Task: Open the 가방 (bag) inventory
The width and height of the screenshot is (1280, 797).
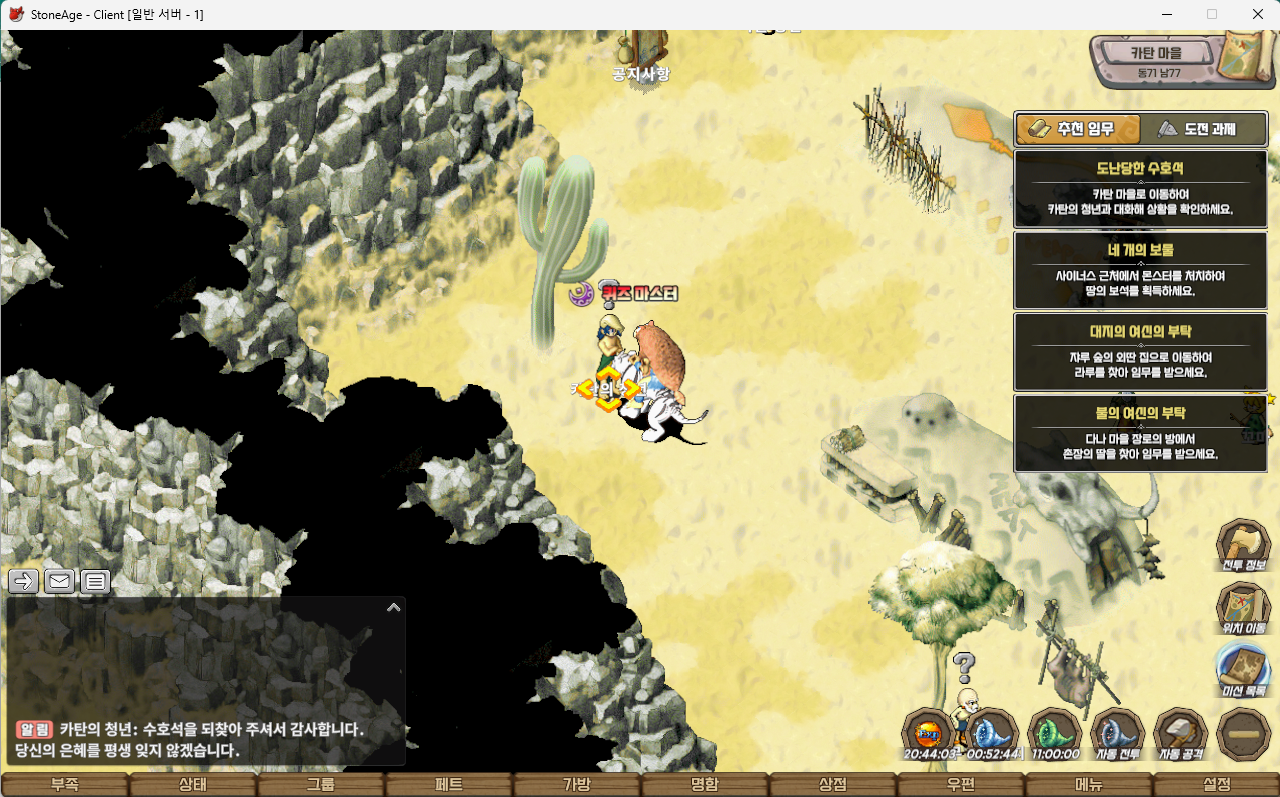Action: pyautogui.click(x=577, y=785)
